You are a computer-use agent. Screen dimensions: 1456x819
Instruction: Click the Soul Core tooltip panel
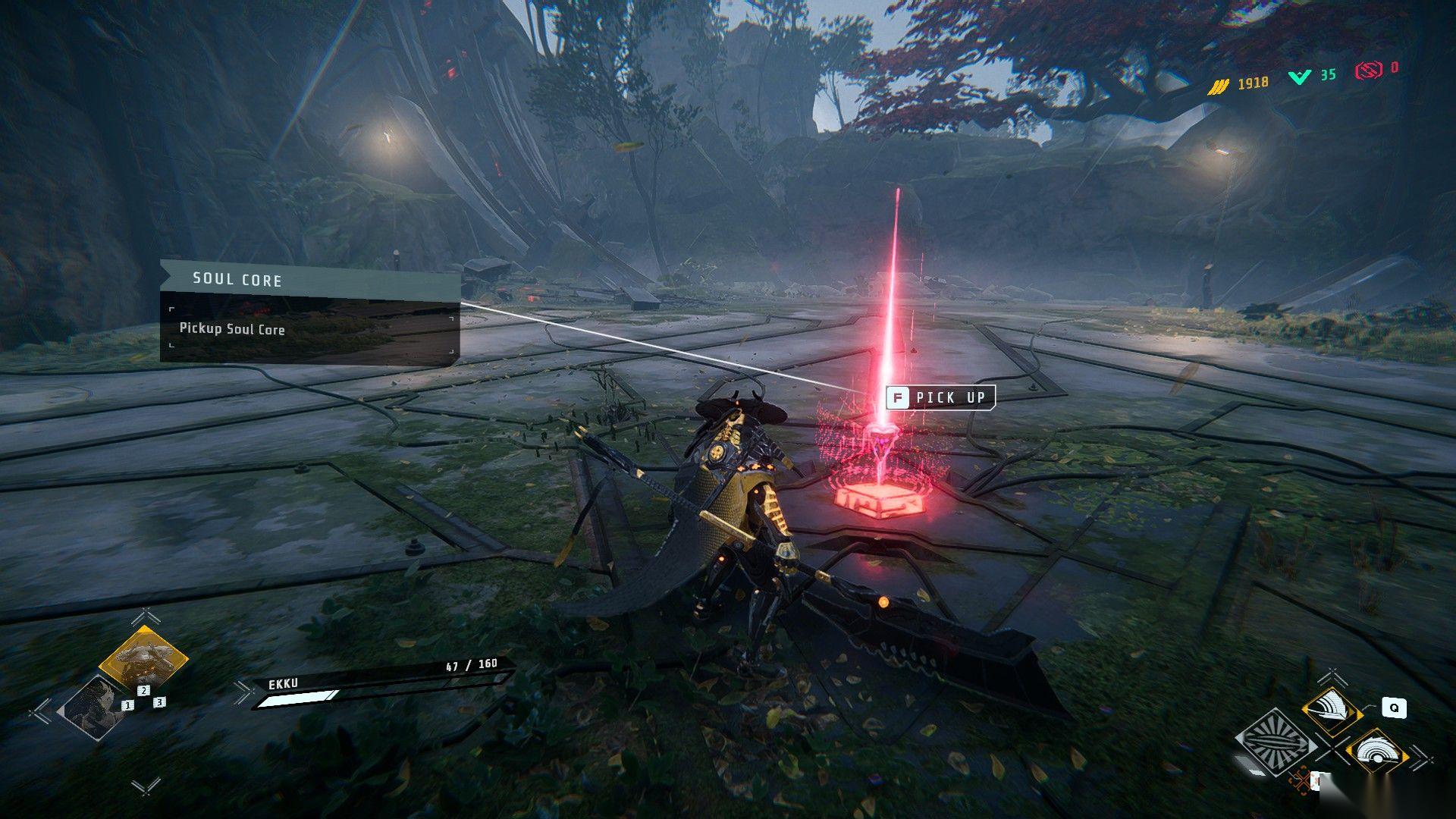(x=309, y=312)
